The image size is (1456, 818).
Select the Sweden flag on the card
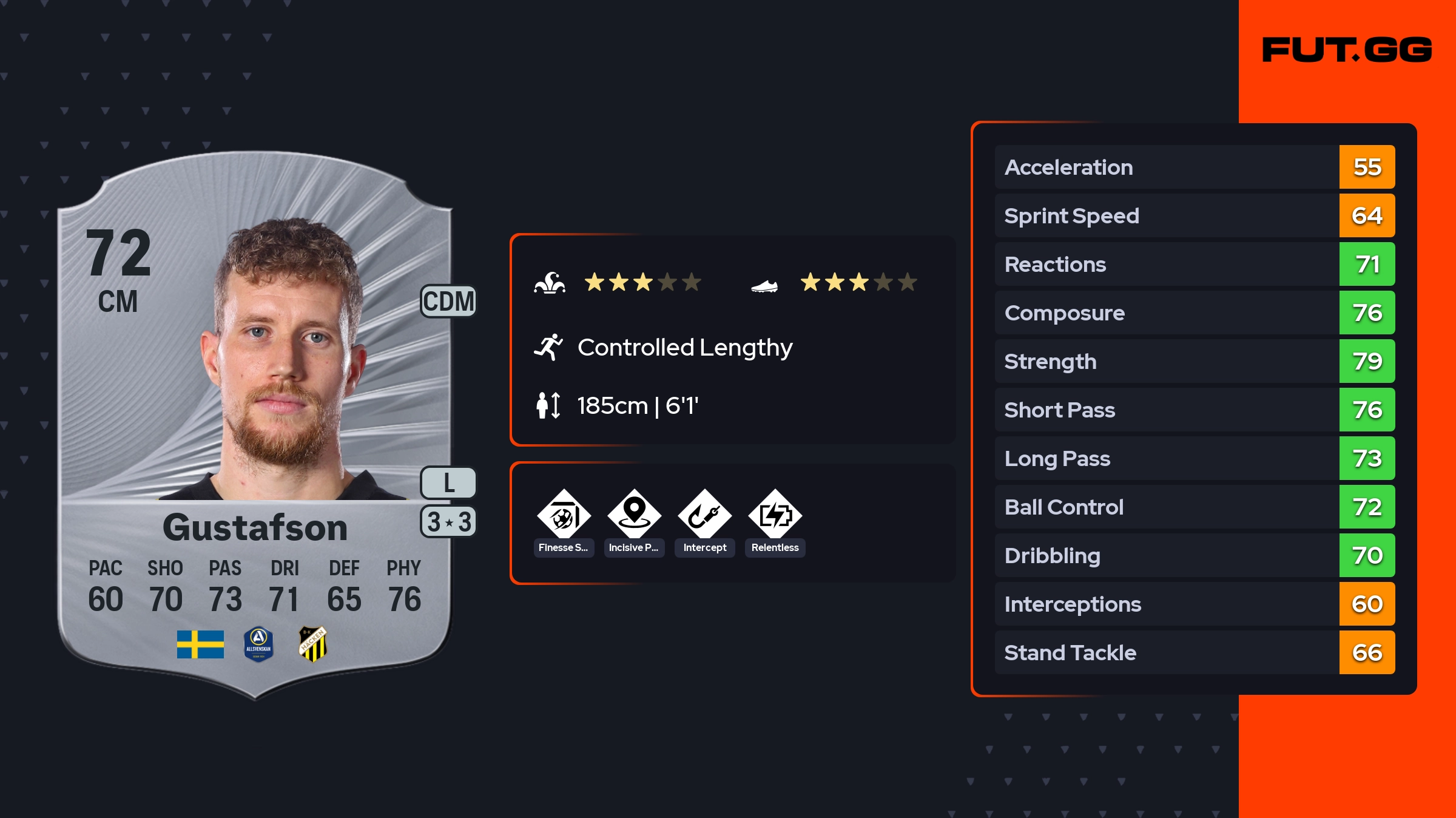pos(200,644)
